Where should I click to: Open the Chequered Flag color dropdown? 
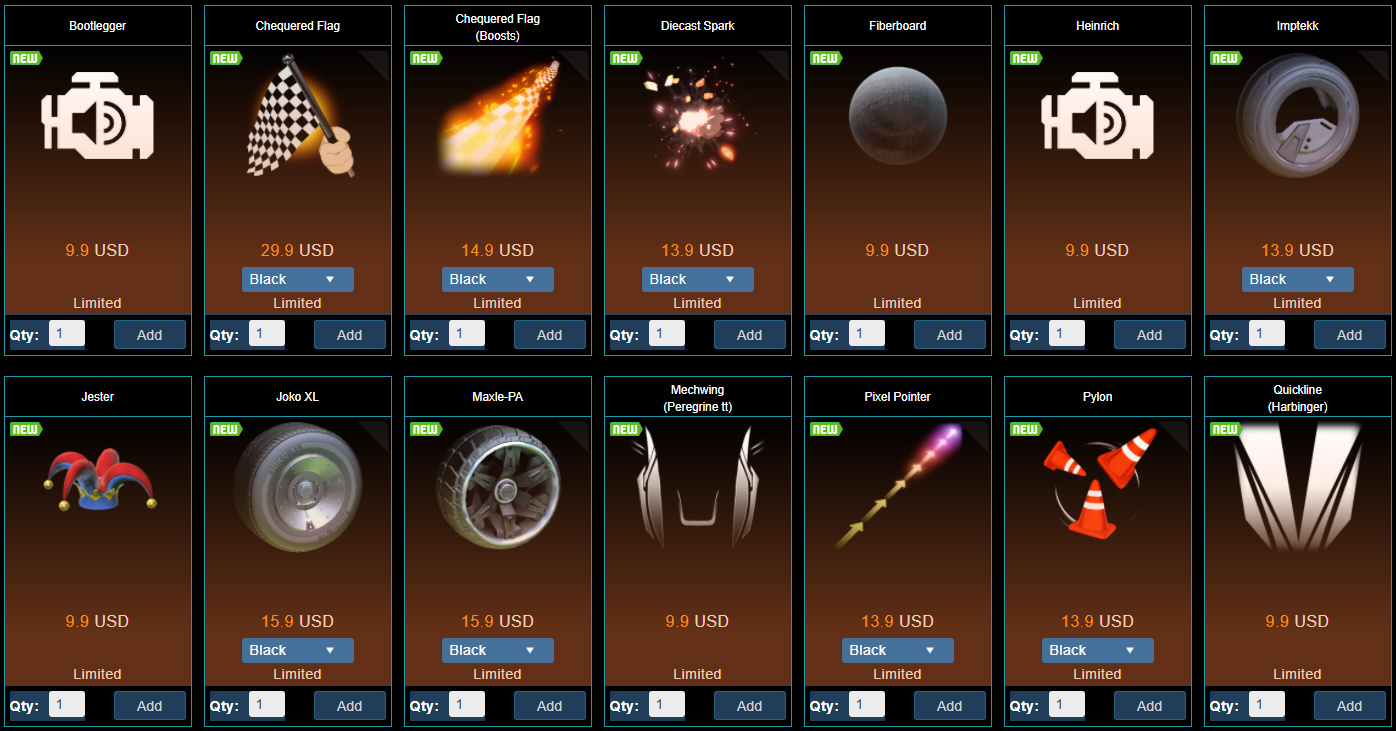297,280
